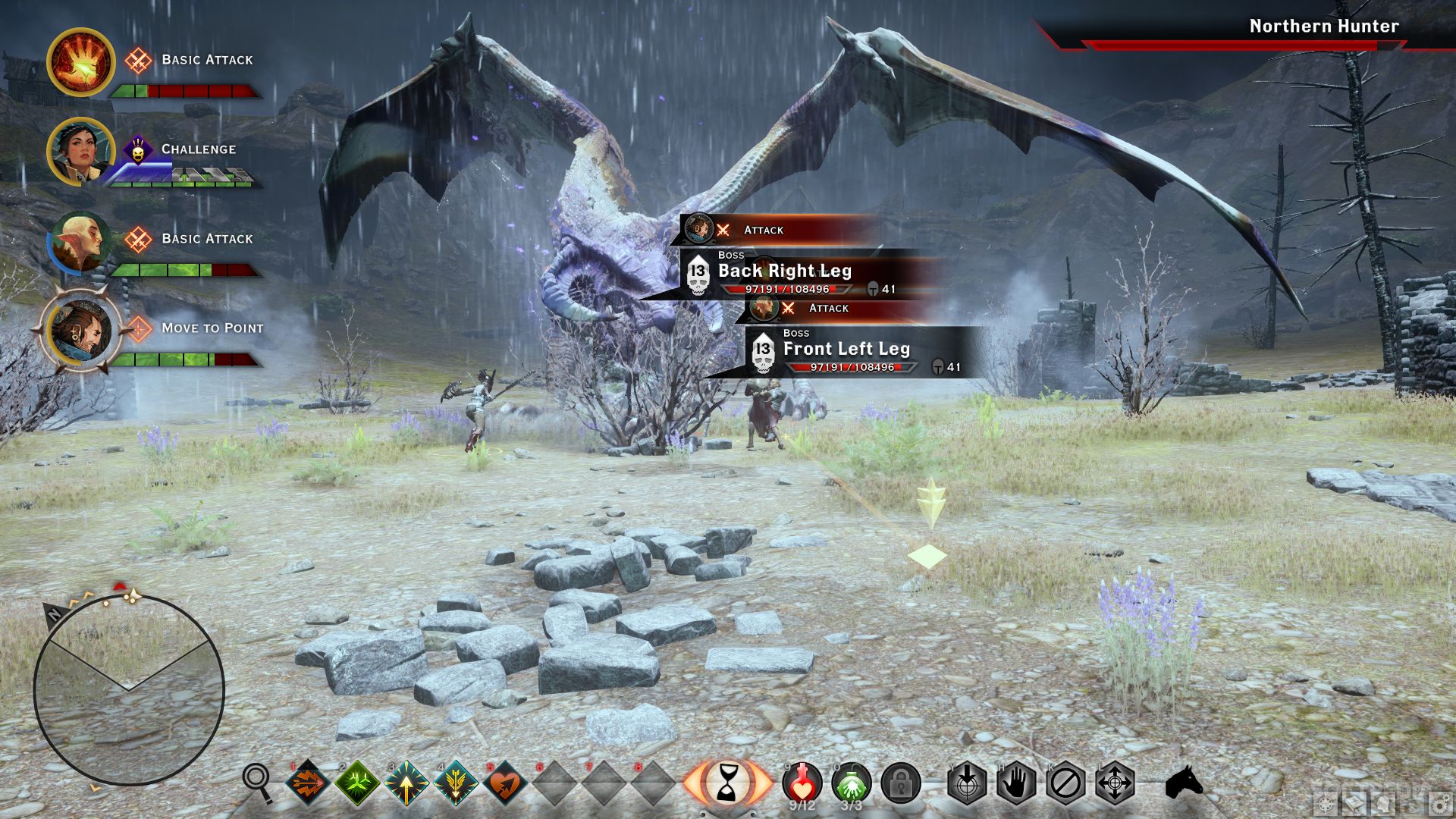The image size is (1456, 819).
Task: Issue the attack-my-target crosshair command
Action: click(x=967, y=782)
